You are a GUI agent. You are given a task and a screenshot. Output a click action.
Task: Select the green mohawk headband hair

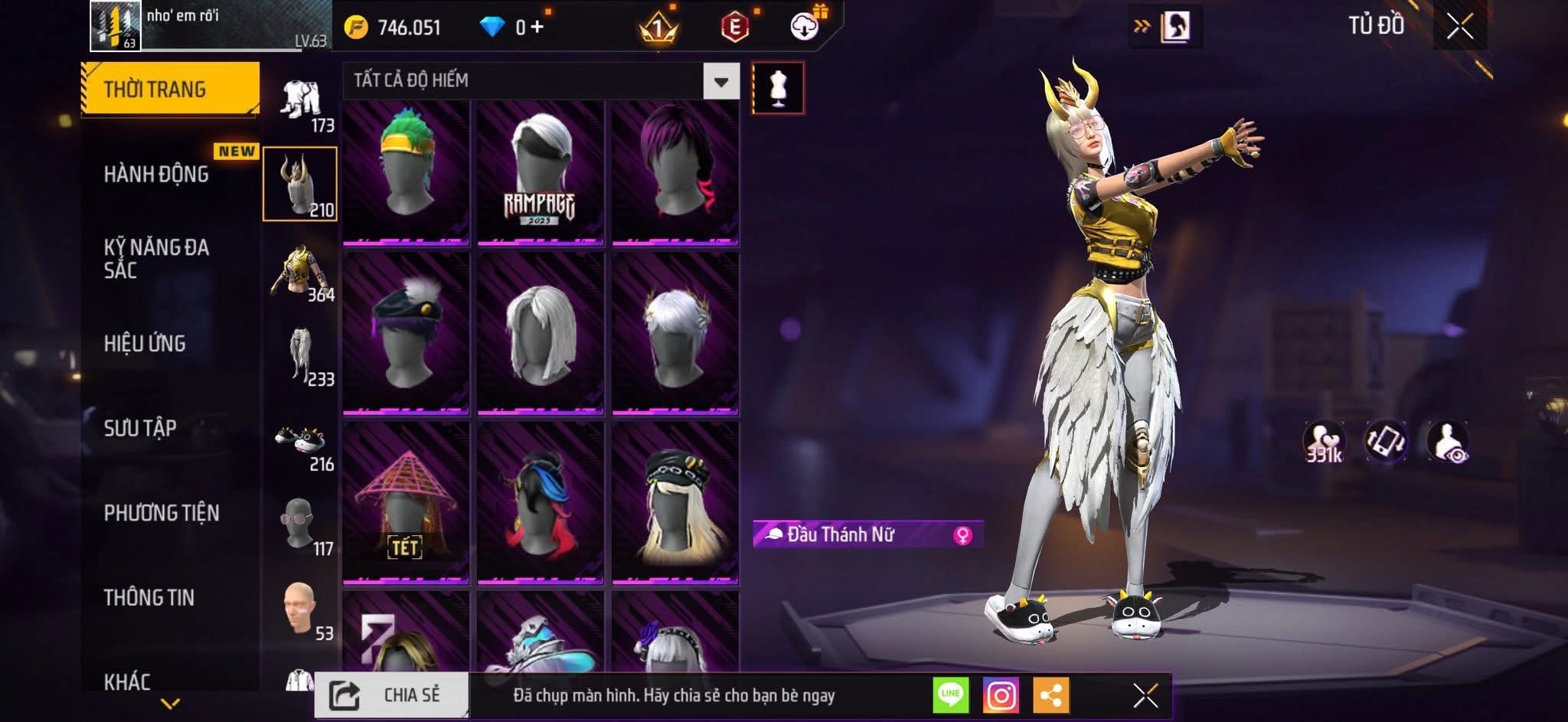pos(406,173)
